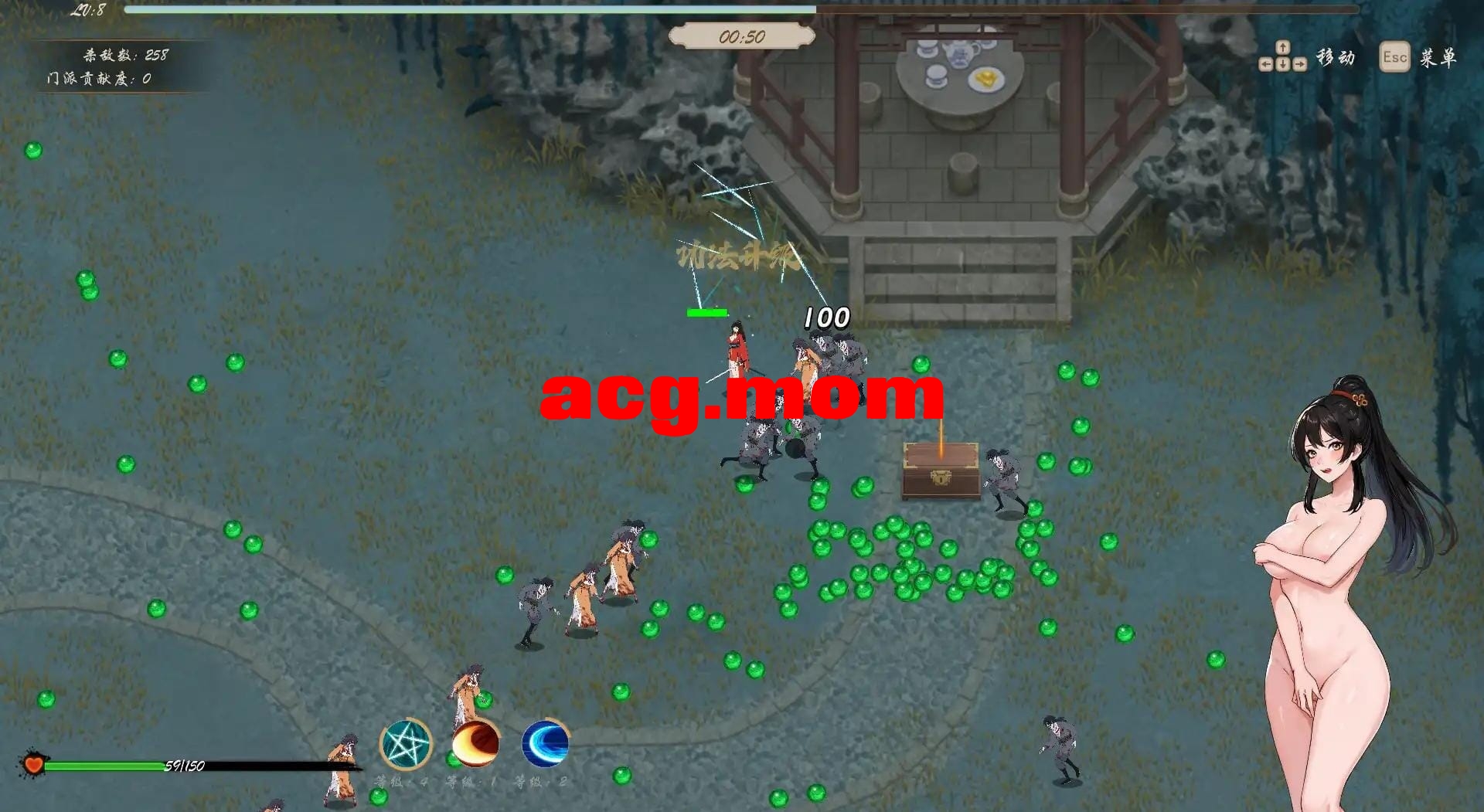
Task: Click the right arrow key movement hint icon
Action: pyautogui.click(x=1300, y=63)
